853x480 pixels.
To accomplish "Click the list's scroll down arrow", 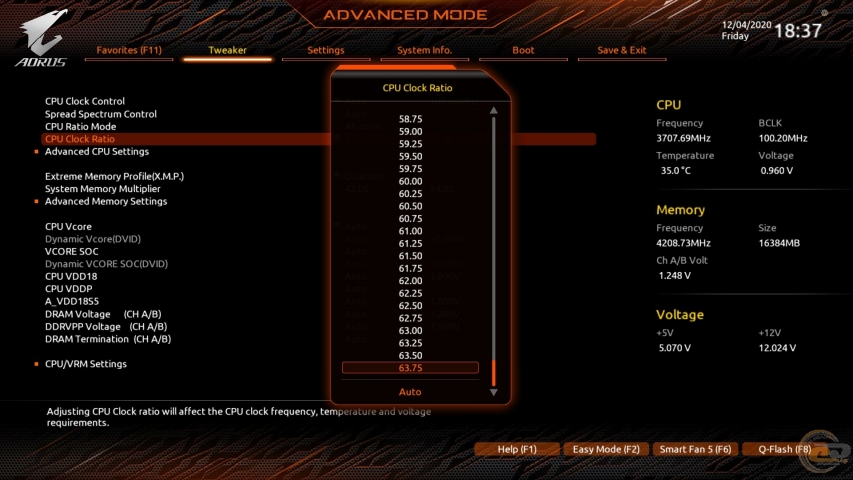I will point(493,393).
